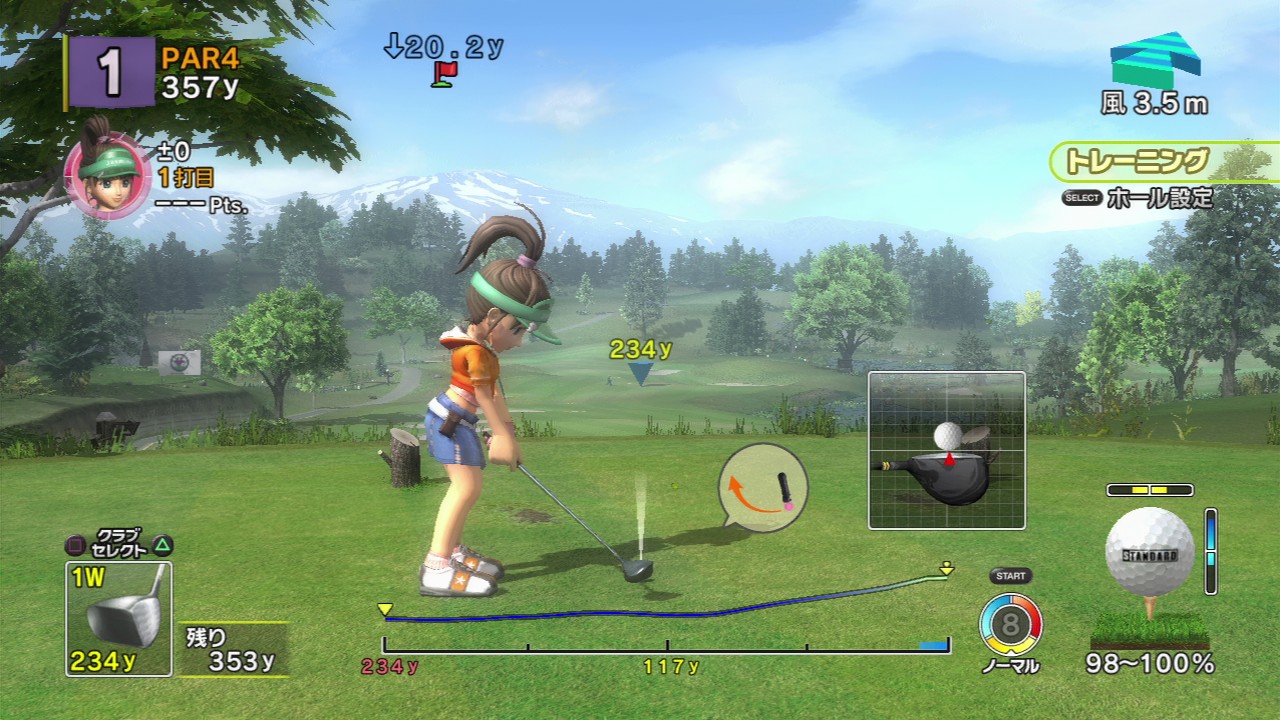Click the training mode label

click(x=1138, y=161)
